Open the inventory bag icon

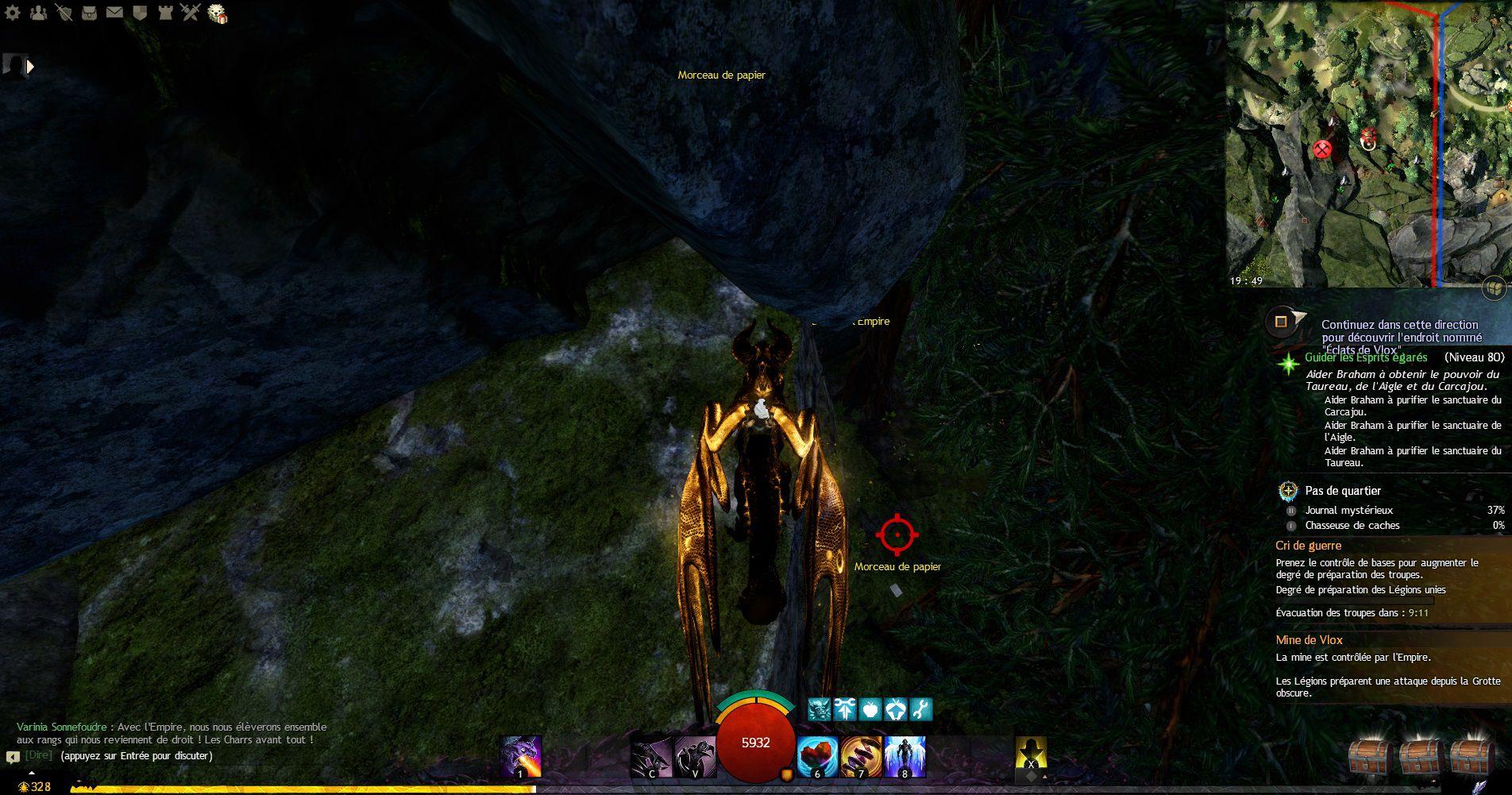pos(89,13)
